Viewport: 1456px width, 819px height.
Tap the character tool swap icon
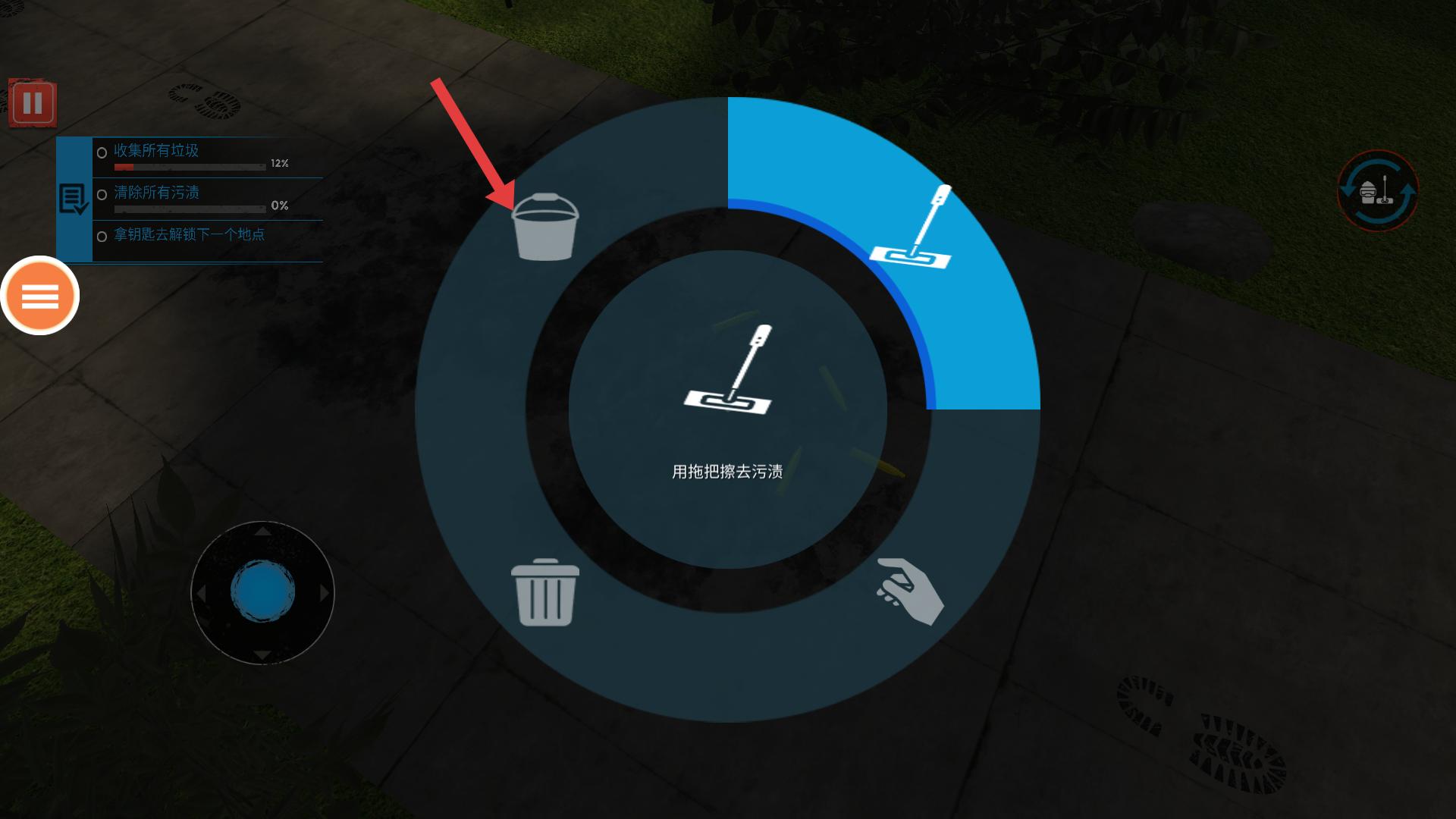click(x=1377, y=192)
